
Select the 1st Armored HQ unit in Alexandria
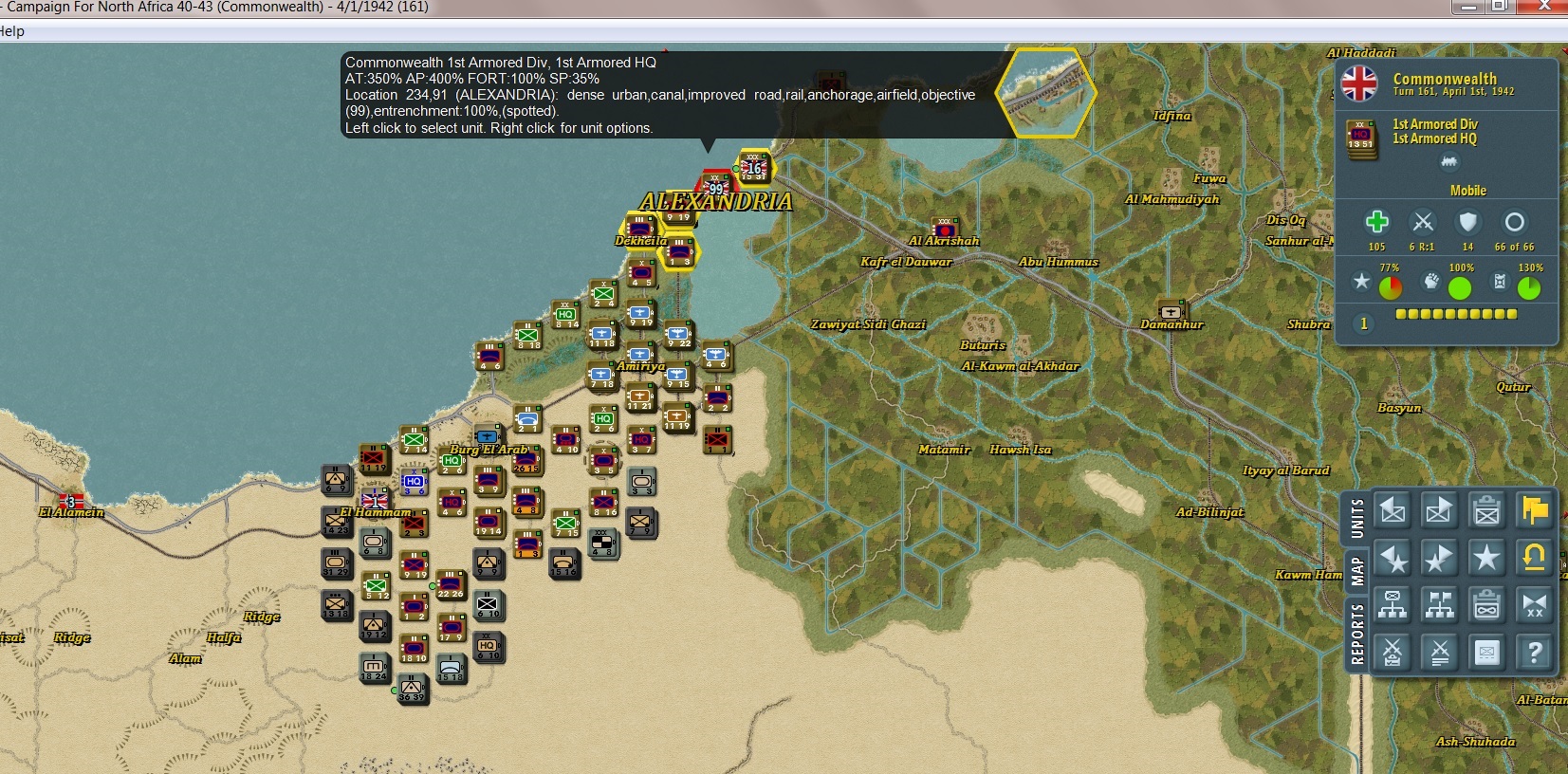click(x=713, y=187)
